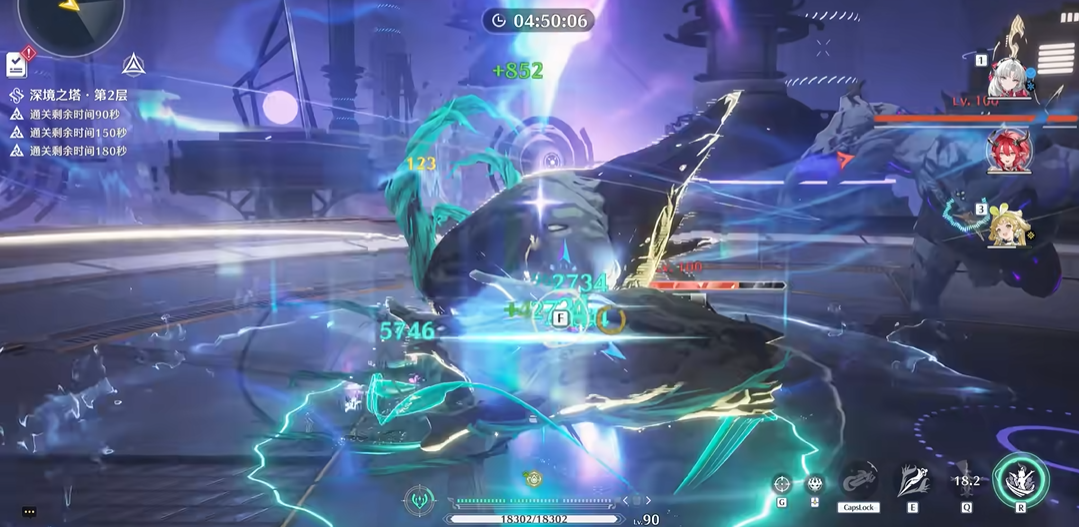Select the Tower of Adversity floor 2 objective title
The width and height of the screenshot is (1079, 527).
pyautogui.click(x=78, y=95)
